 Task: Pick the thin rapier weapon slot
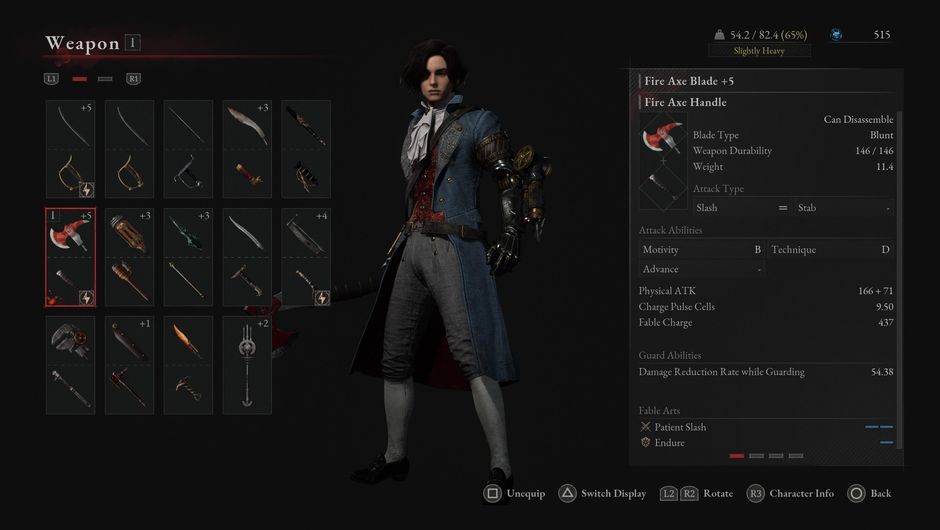click(188, 149)
